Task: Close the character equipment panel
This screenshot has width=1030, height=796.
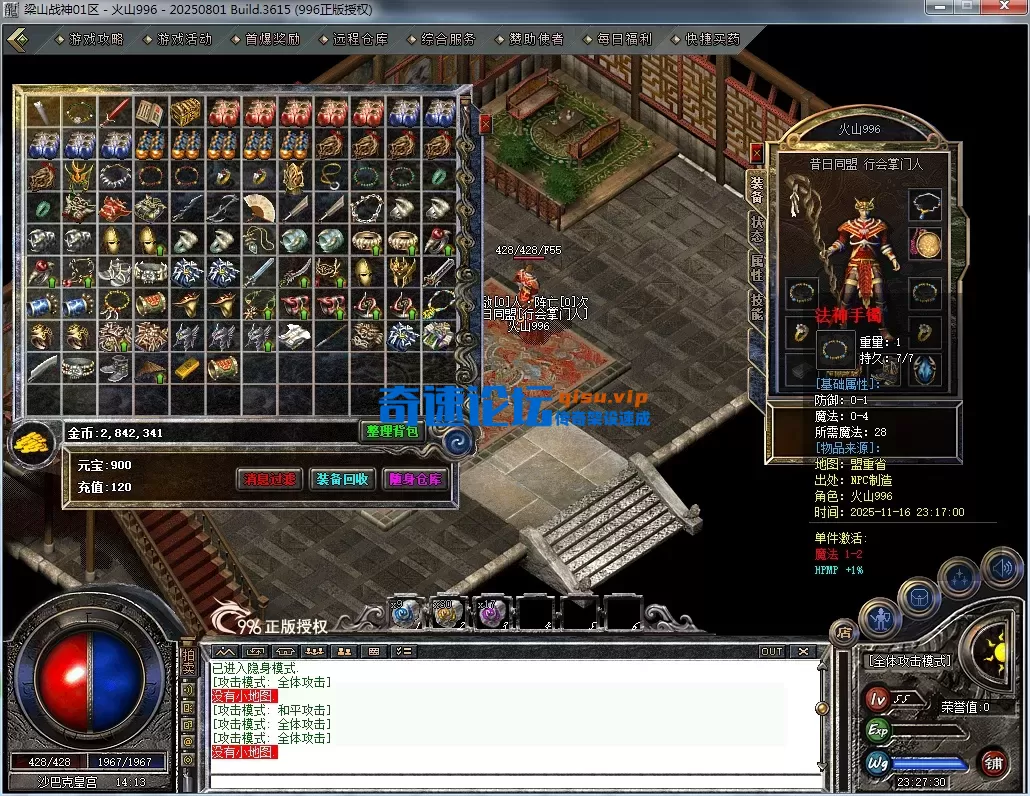Action: click(x=756, y=153)
